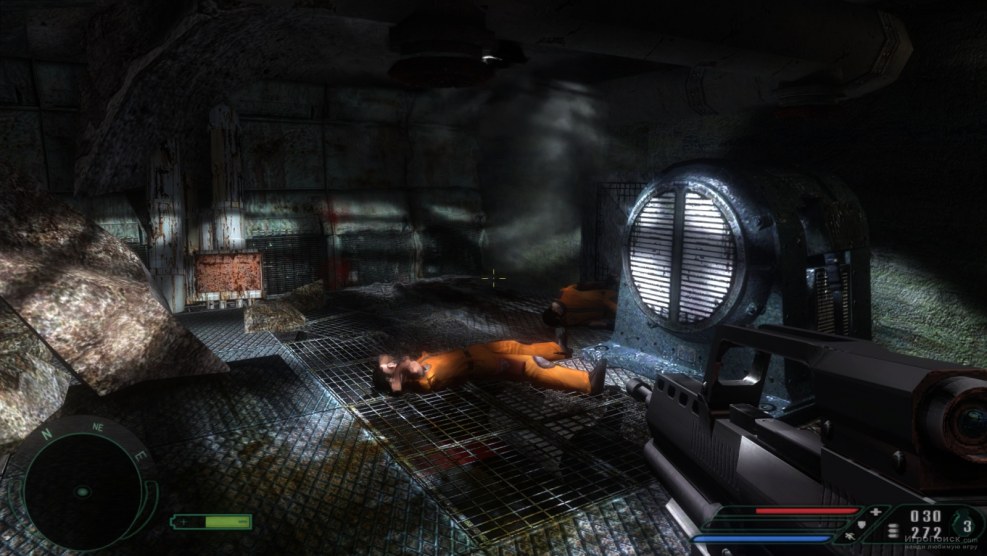Click the flashlight battery indicator
This screenshot has height=556, width=987.
tap(211, 522)
